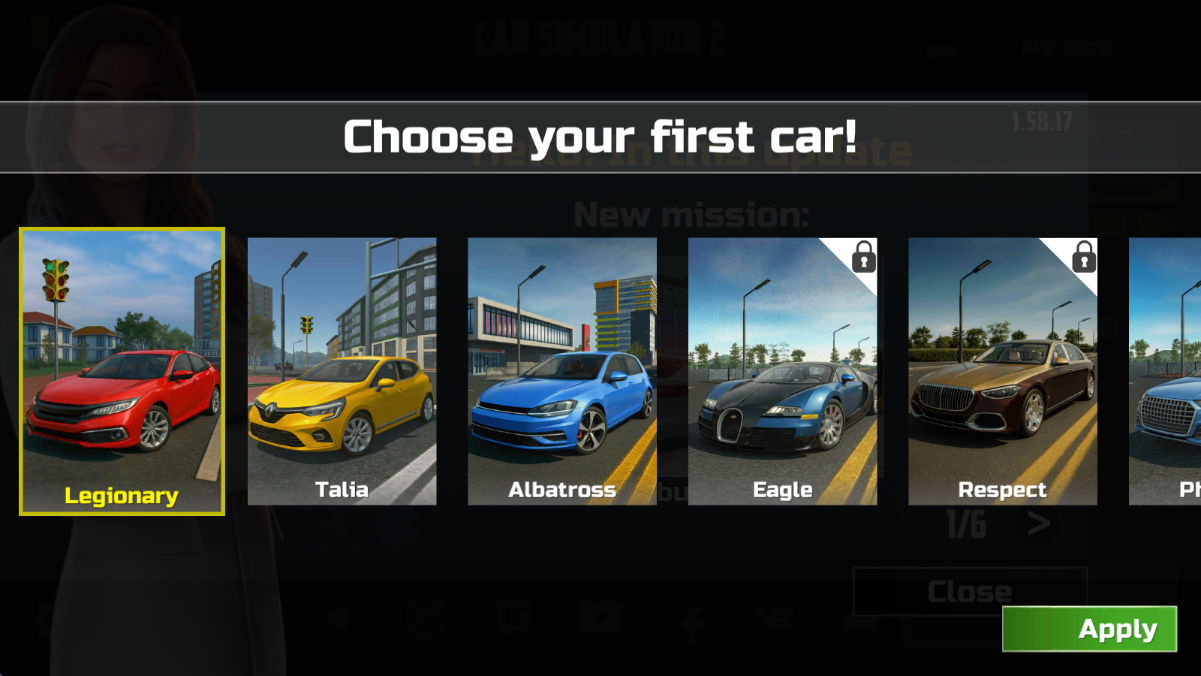Select the locked Eagle car card

[782, 371]
